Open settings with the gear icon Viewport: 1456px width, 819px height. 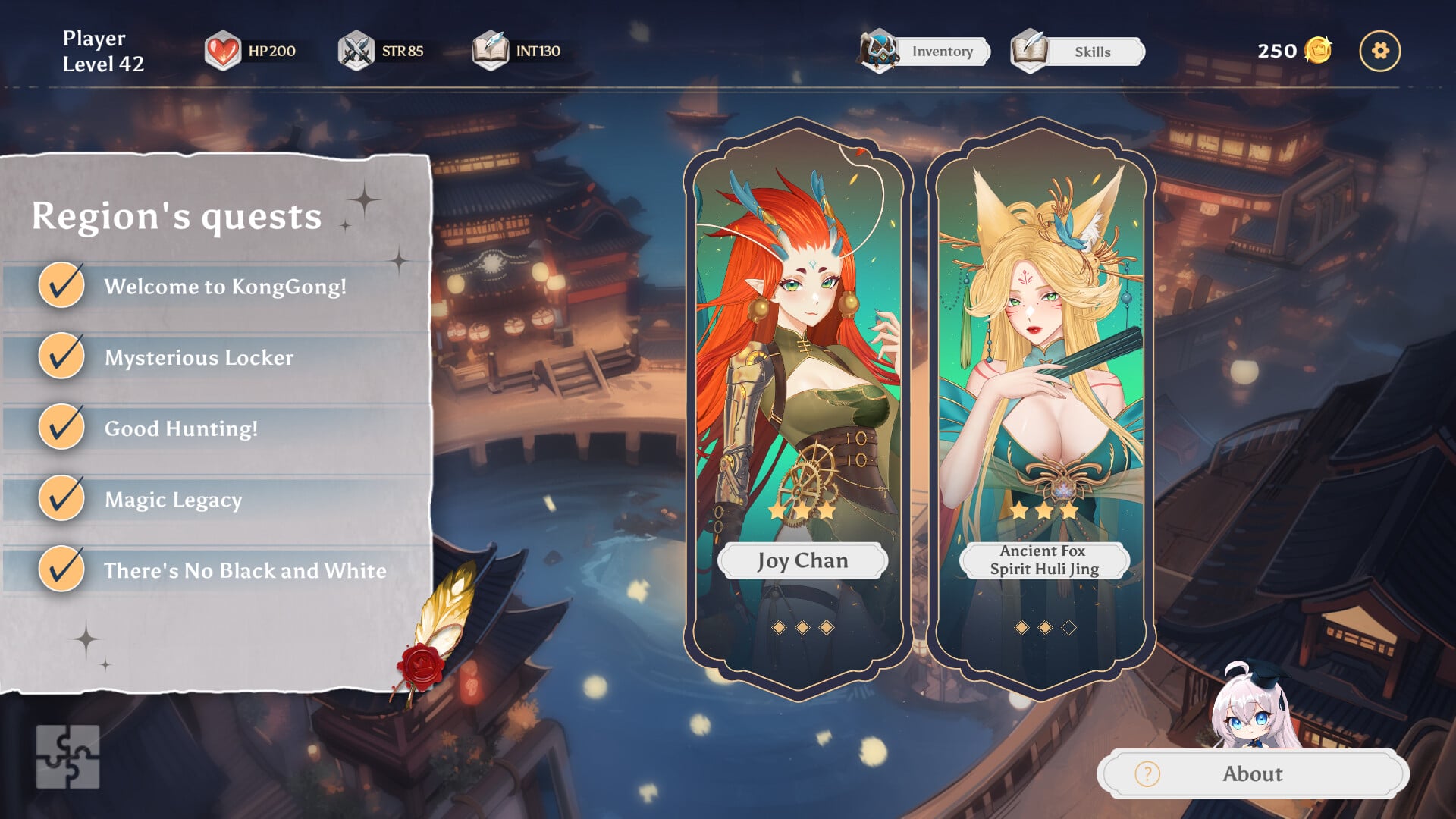pyautogui.click(x=1379, y=51)
